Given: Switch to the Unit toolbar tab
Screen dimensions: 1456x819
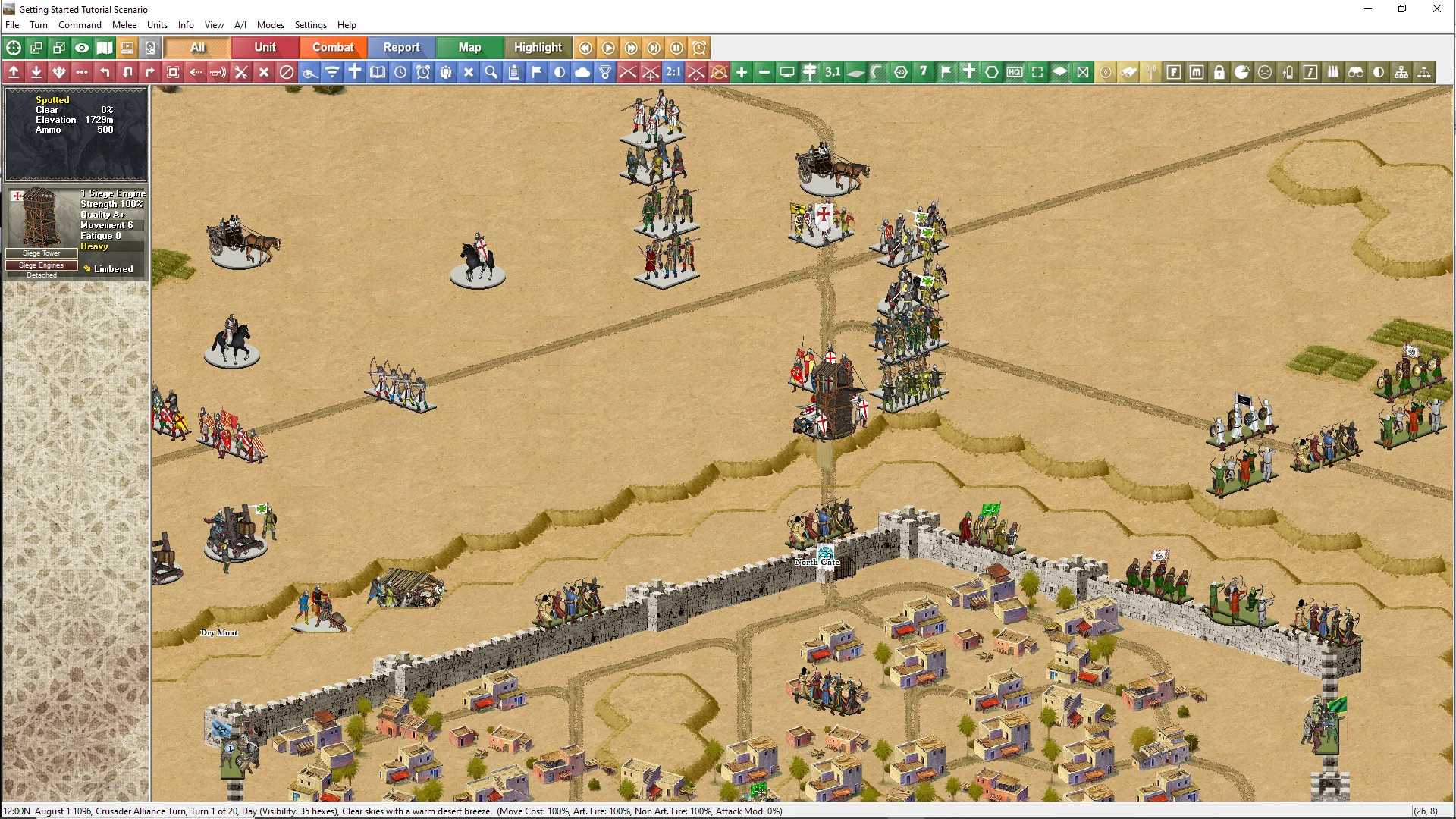Looking at the screenshot, I should tap(265, 48).
